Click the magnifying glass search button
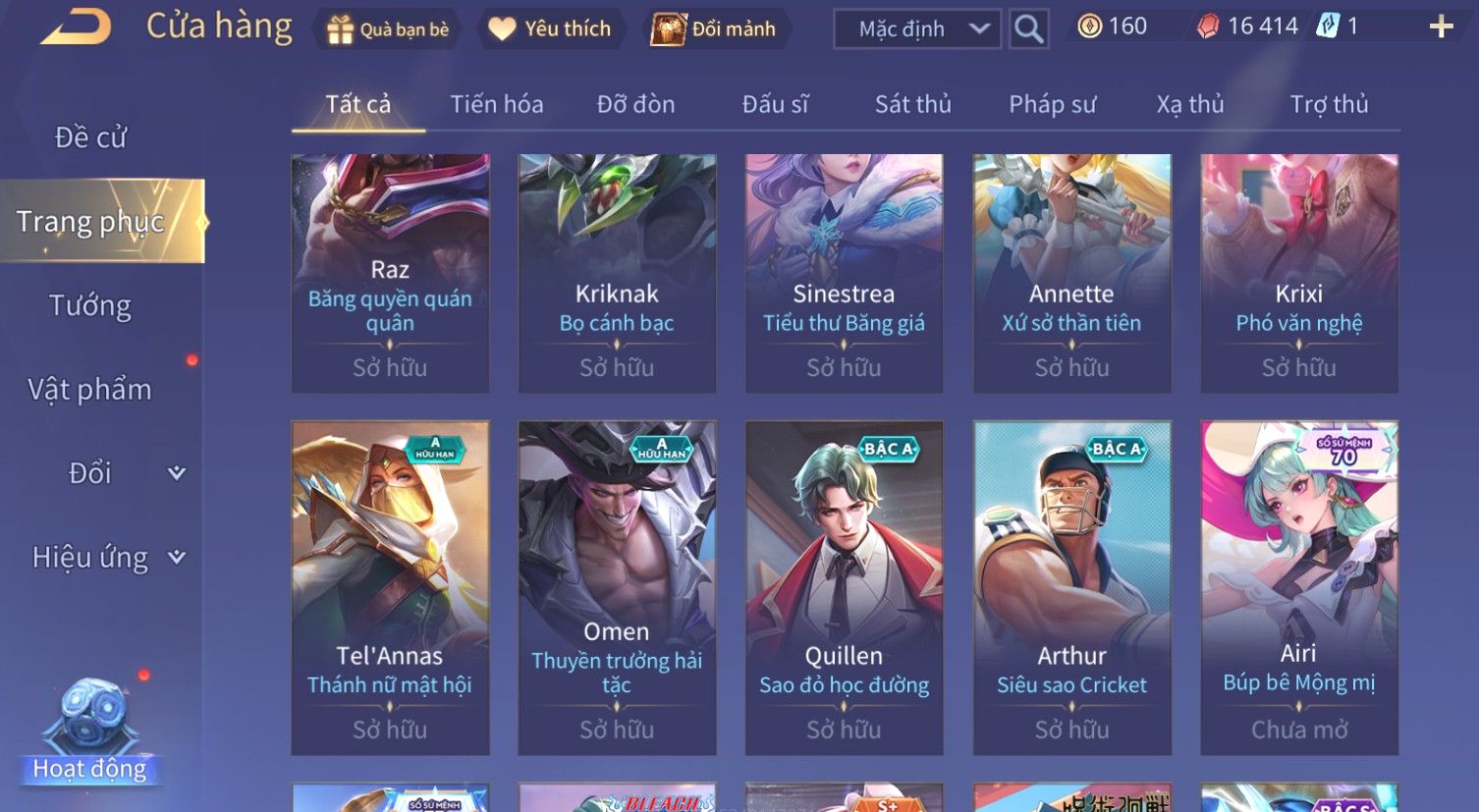This screenshot has height=812, width=1479. click(1028, 29)
